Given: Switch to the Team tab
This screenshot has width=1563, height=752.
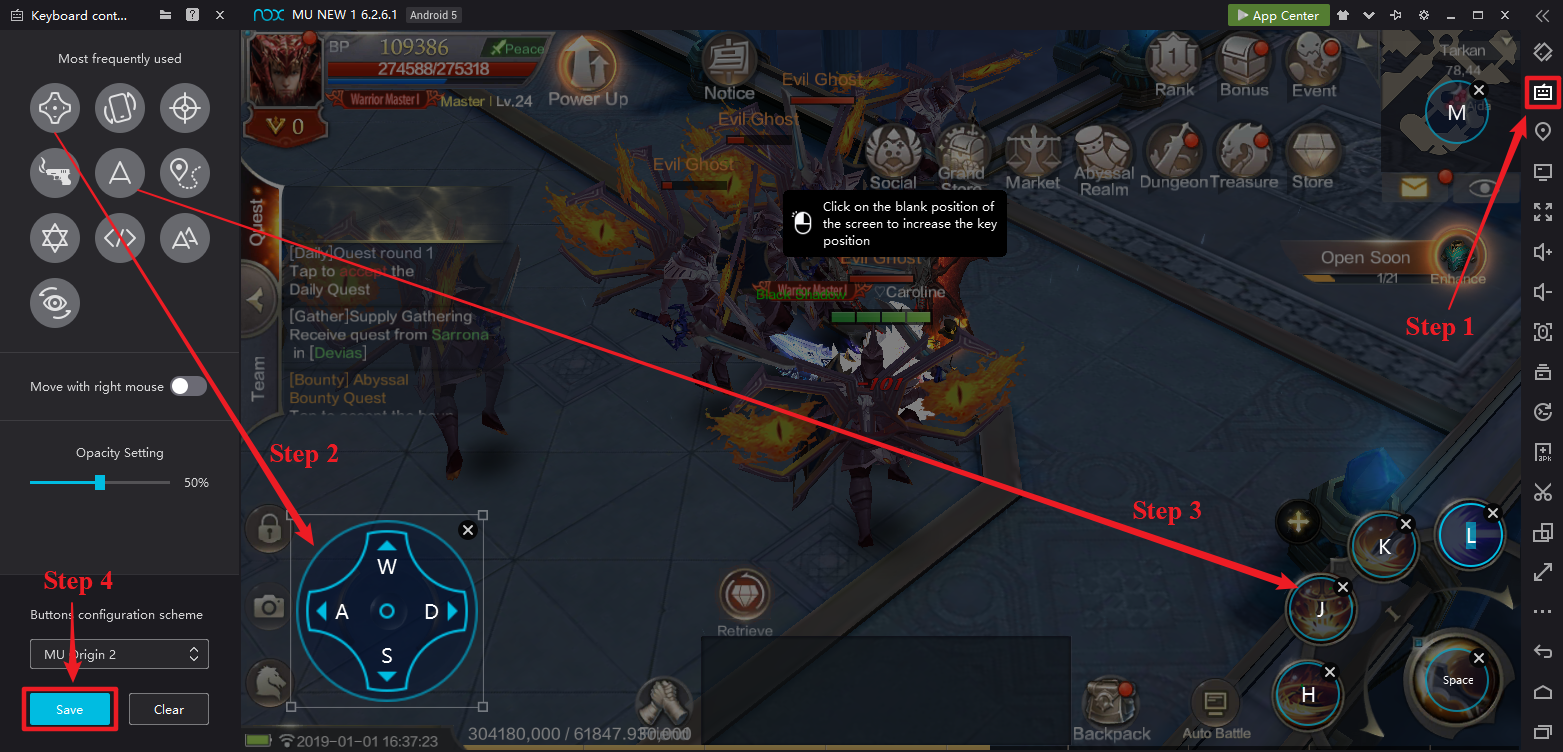Looking at the screenshot, I should 259,378.
